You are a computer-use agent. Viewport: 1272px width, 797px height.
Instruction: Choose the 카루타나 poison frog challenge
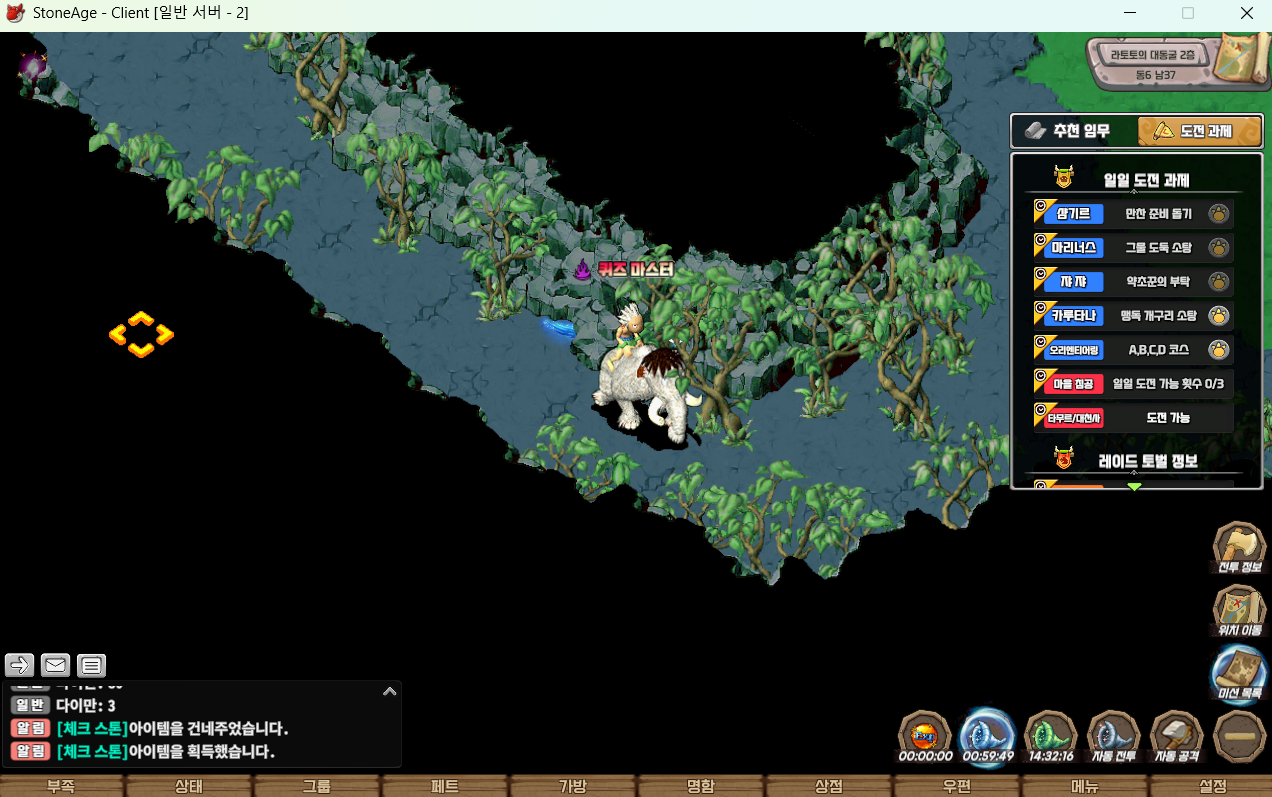point(1132,316)
